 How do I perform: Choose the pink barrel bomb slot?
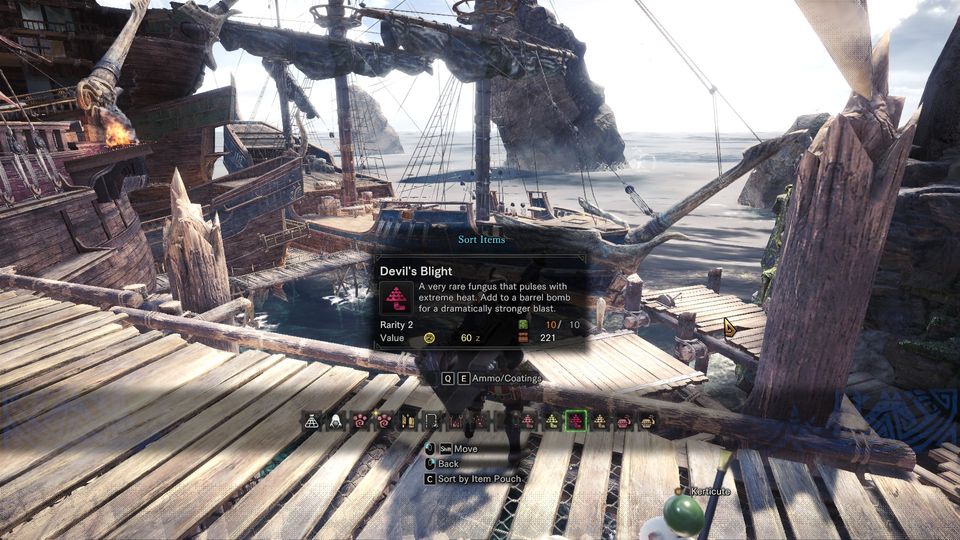click(x=624, y=421)
